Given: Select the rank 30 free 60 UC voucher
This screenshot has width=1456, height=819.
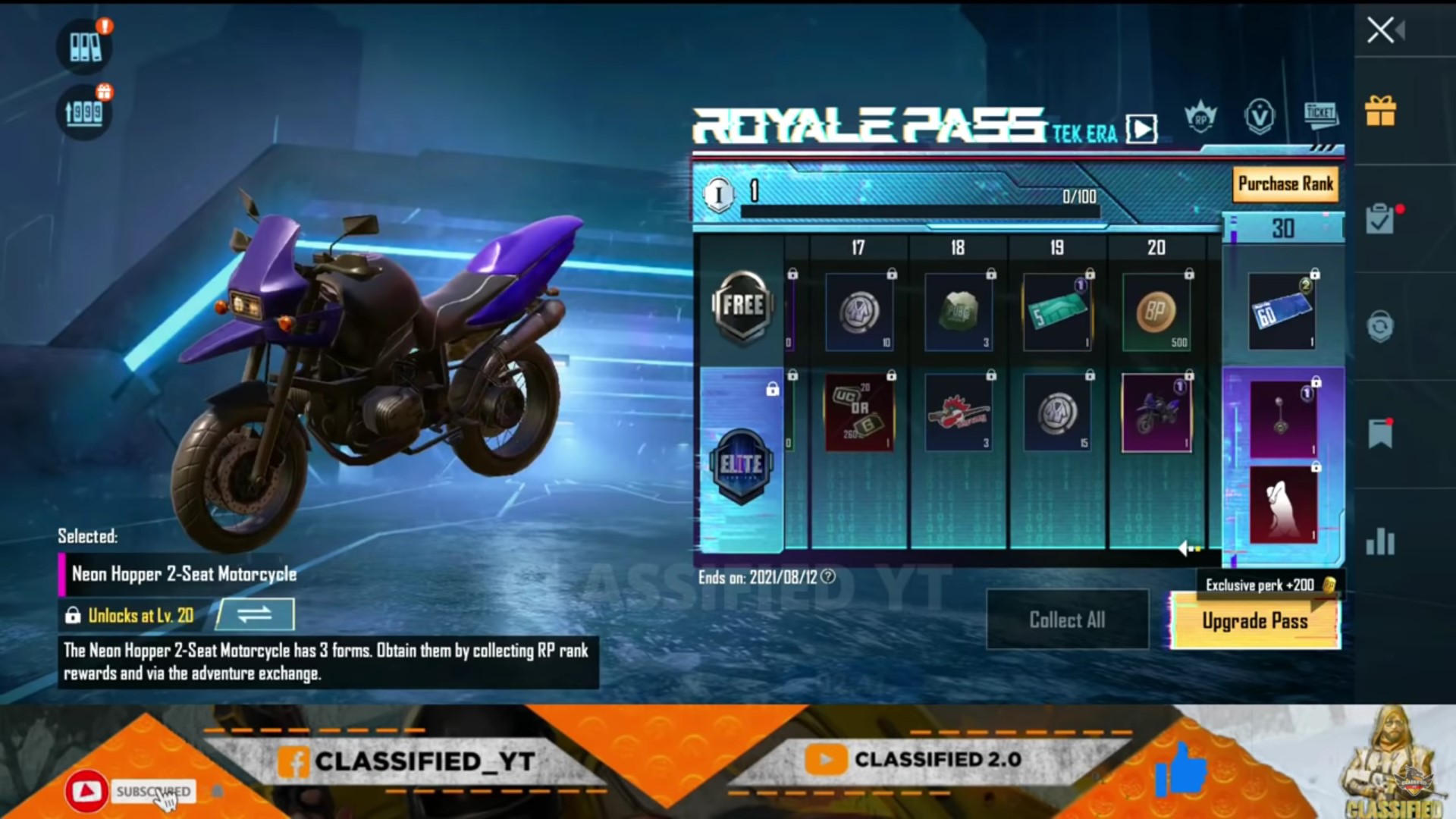Looking at the screenshot, I should pos(1282,312).
